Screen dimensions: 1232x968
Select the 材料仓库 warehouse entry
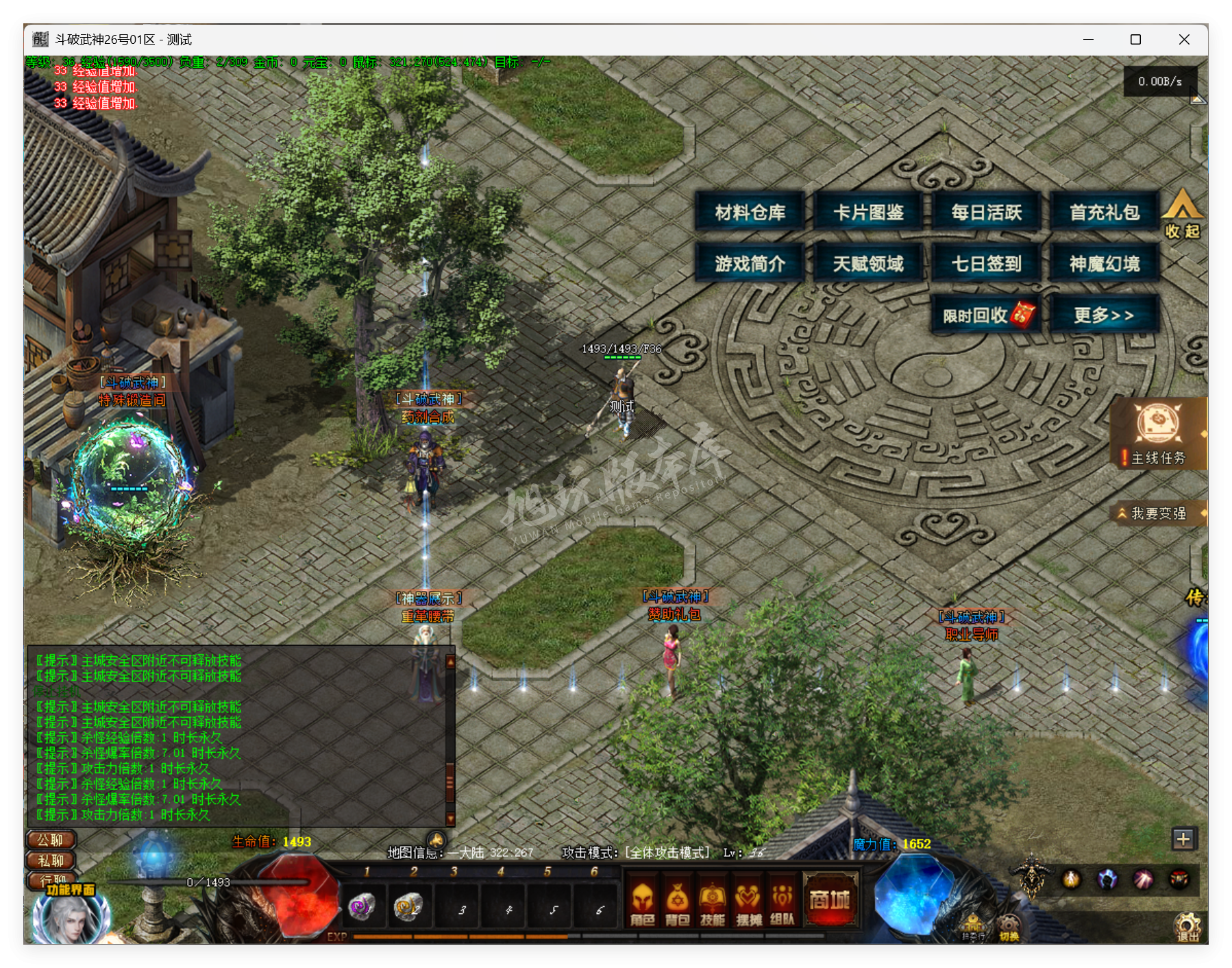(x=751, y=213)
